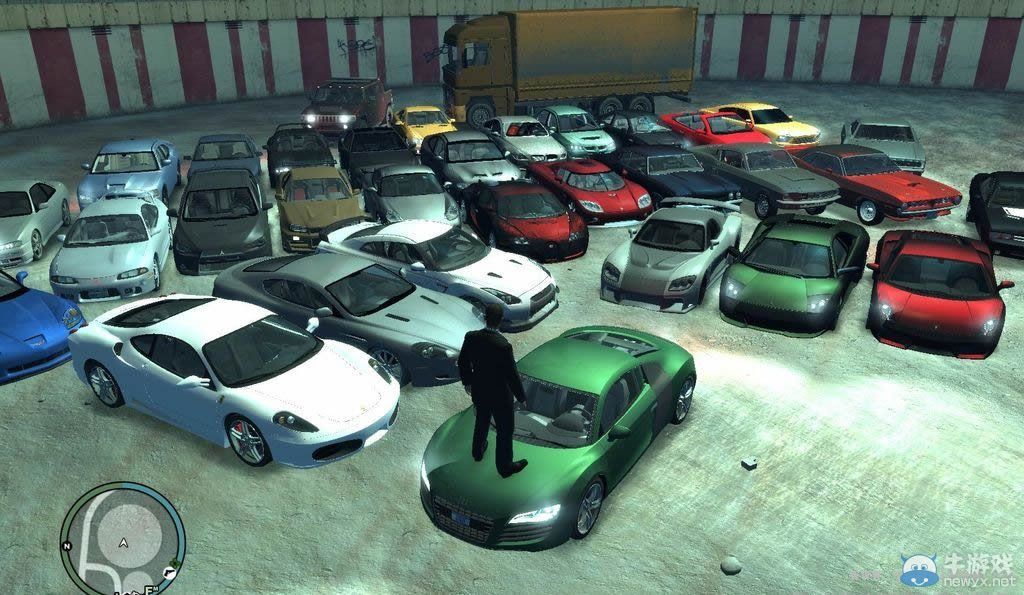Viewport: 1024px width, 595px height.
Task: Select the white player arrow on the radar
Action: (x=123, y=542)
